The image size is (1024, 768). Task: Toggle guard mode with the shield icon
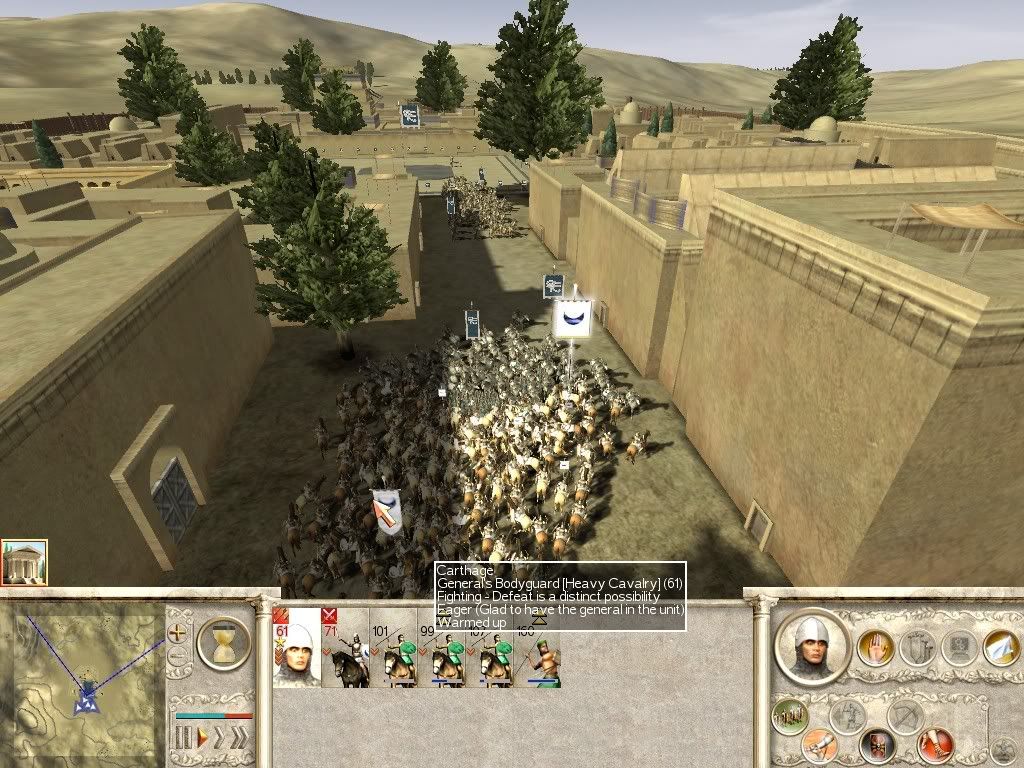877,745
